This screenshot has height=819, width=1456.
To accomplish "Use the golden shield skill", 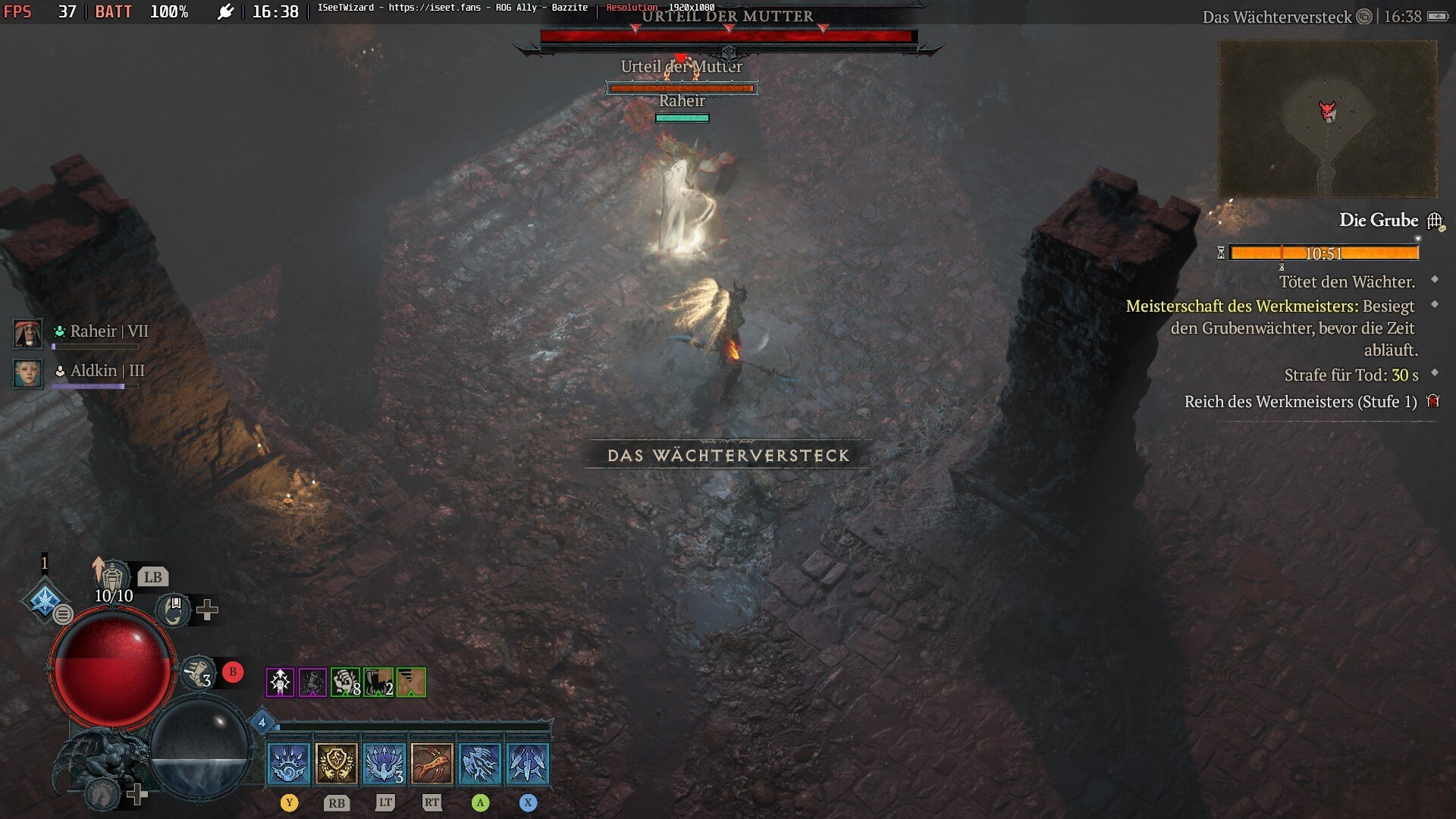I will coord(337,763).
